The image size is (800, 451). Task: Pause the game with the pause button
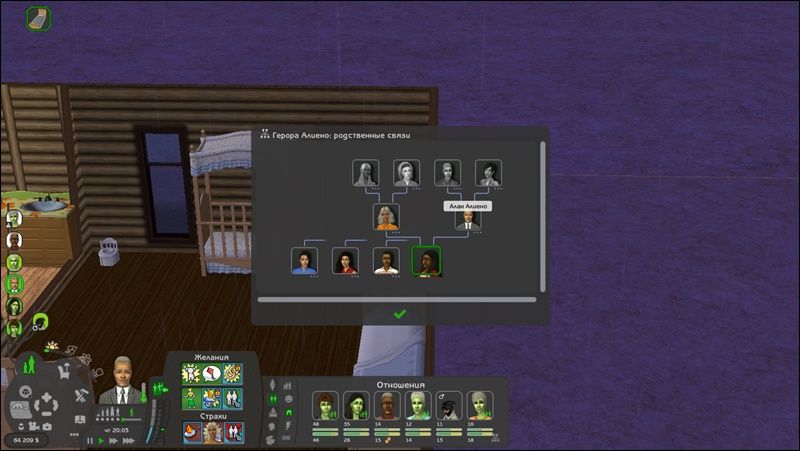tap(89, 440)
